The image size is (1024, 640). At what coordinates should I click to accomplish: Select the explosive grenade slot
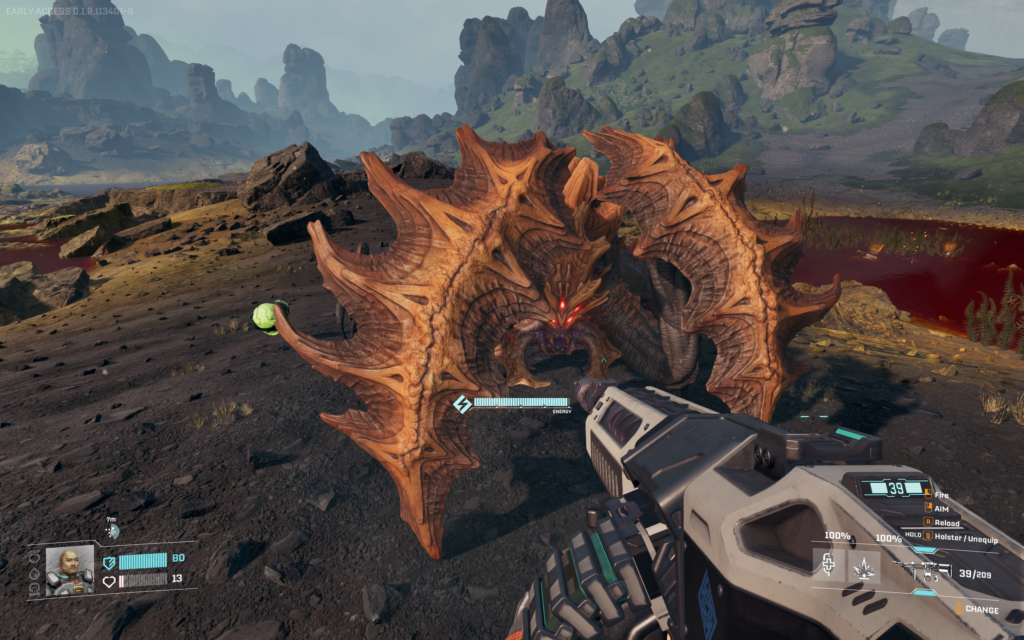click(863, 567)
